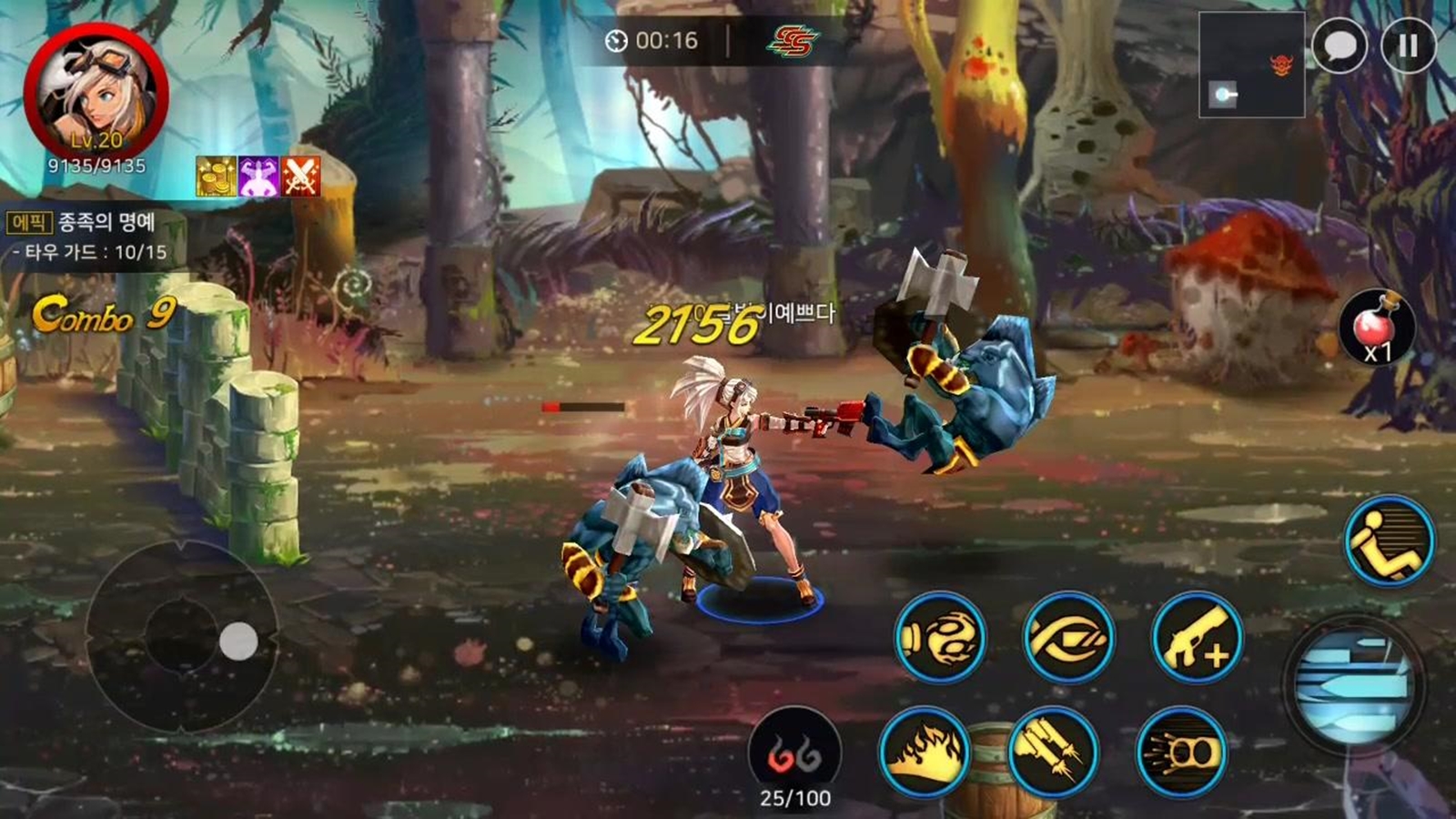Select the crossed swords buff icon
This screenshot has height=819, width=1456.
300,176
